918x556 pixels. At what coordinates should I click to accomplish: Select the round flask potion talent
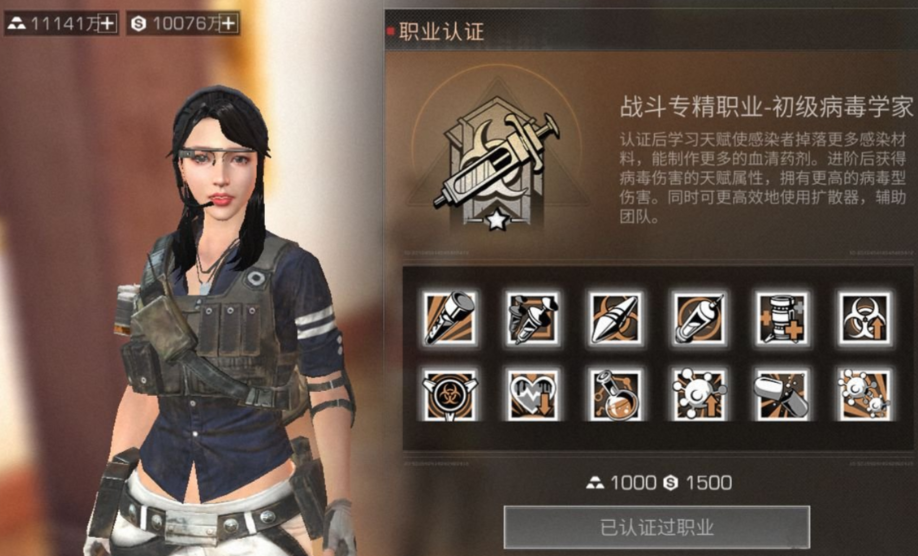615,395
